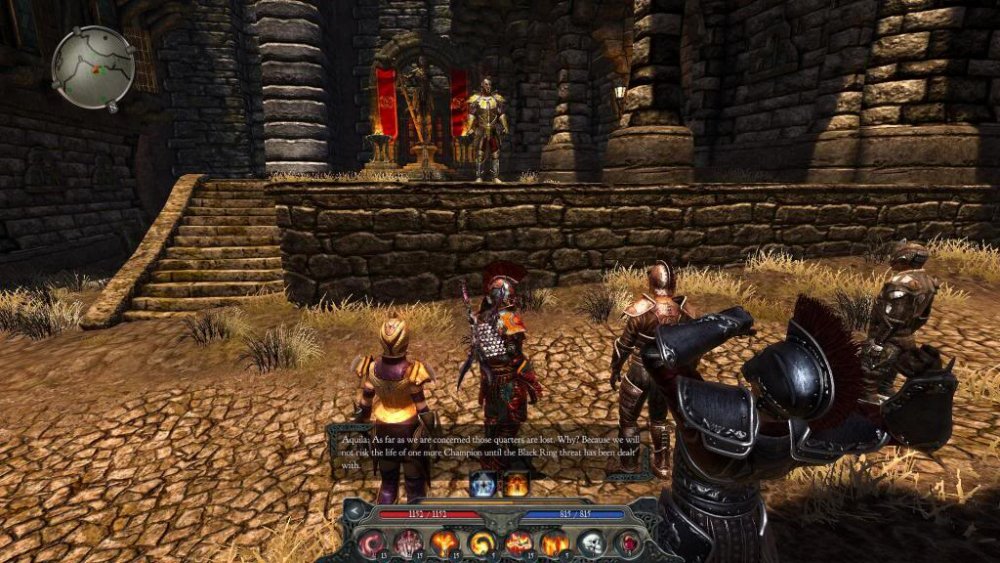Select the fiery orange buff icon

coord(516,485)
